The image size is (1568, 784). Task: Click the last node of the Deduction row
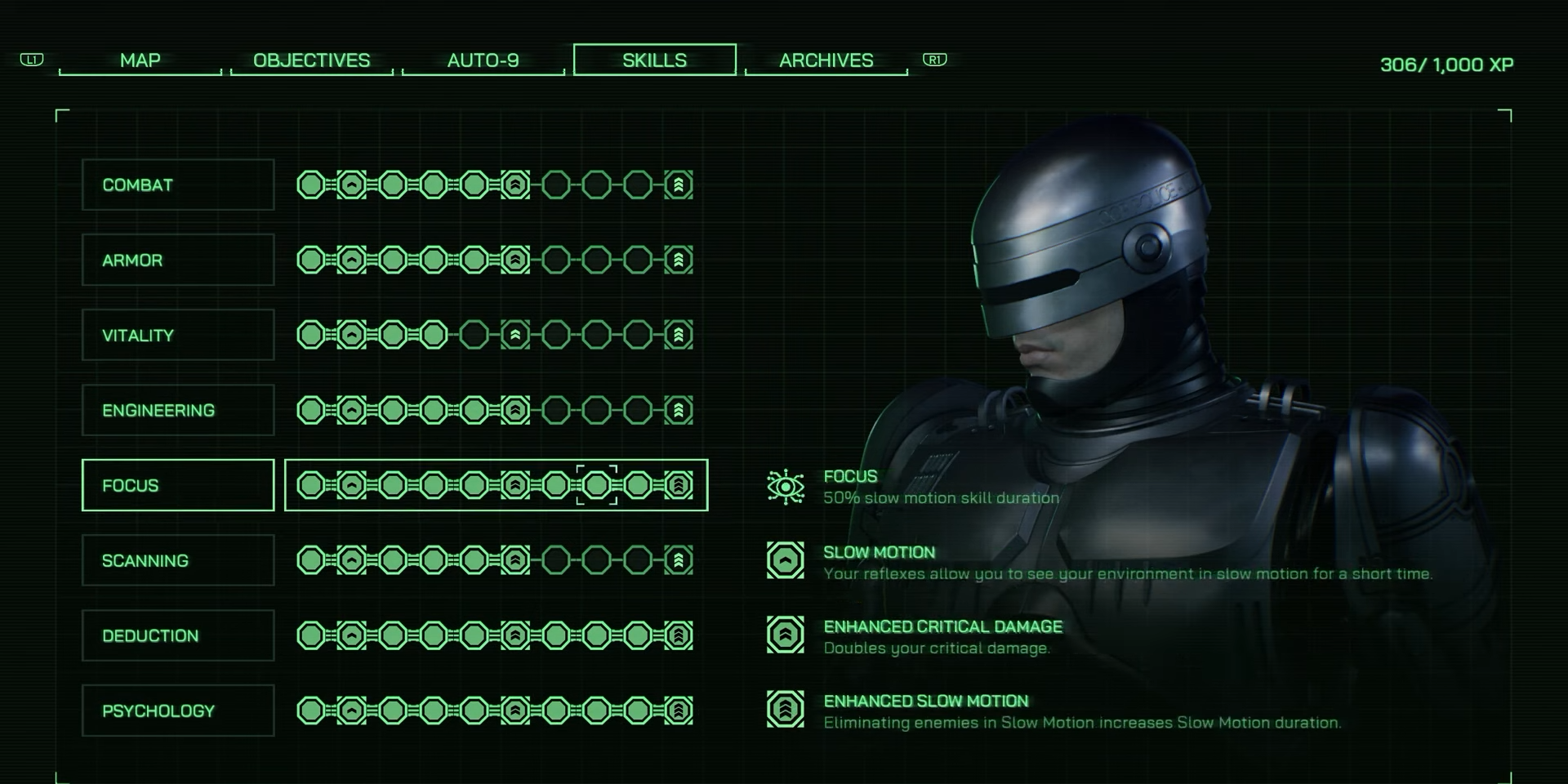678,635
